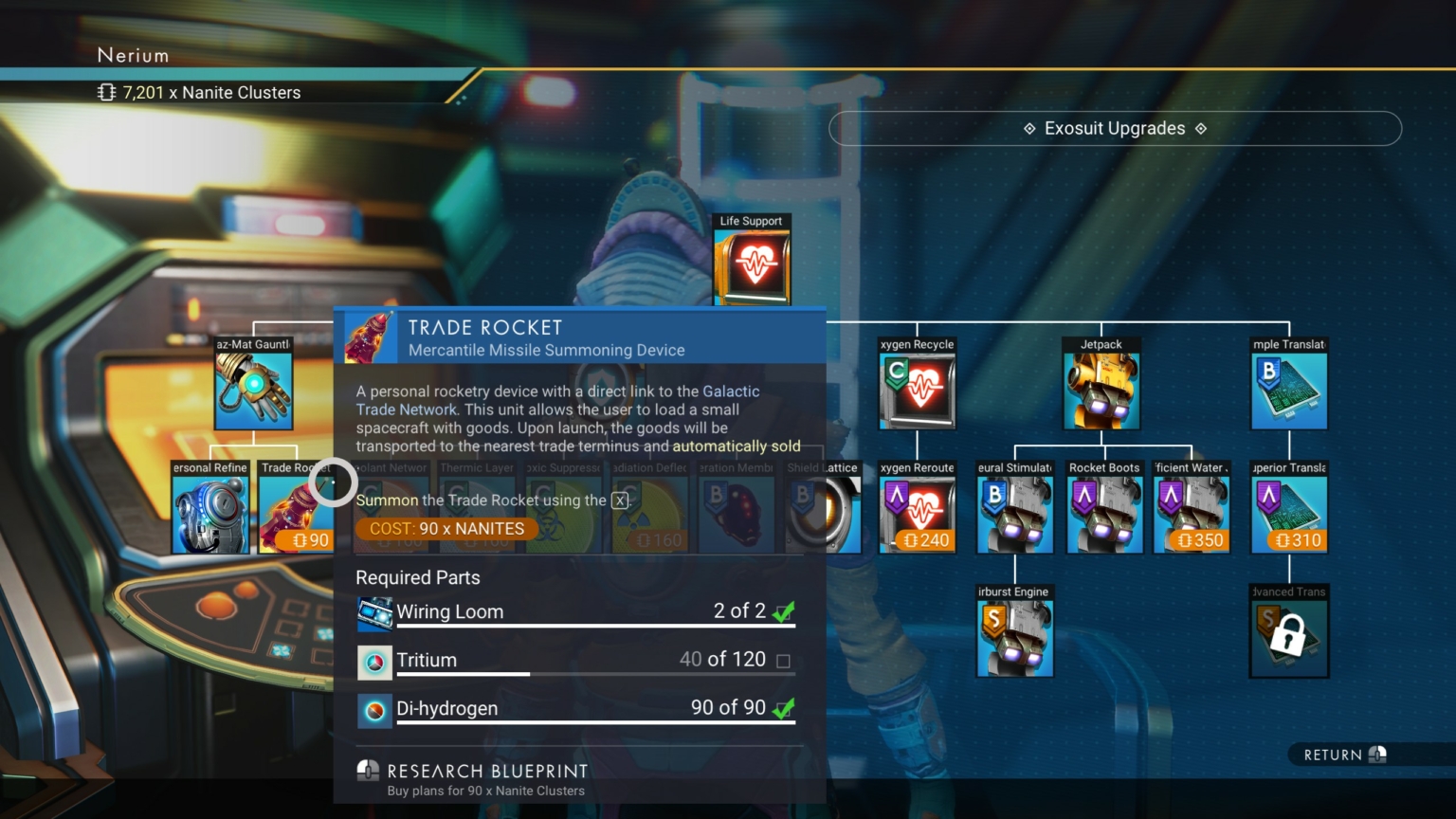Click Research Blueprint to buy plans

[x=486, y=772]
